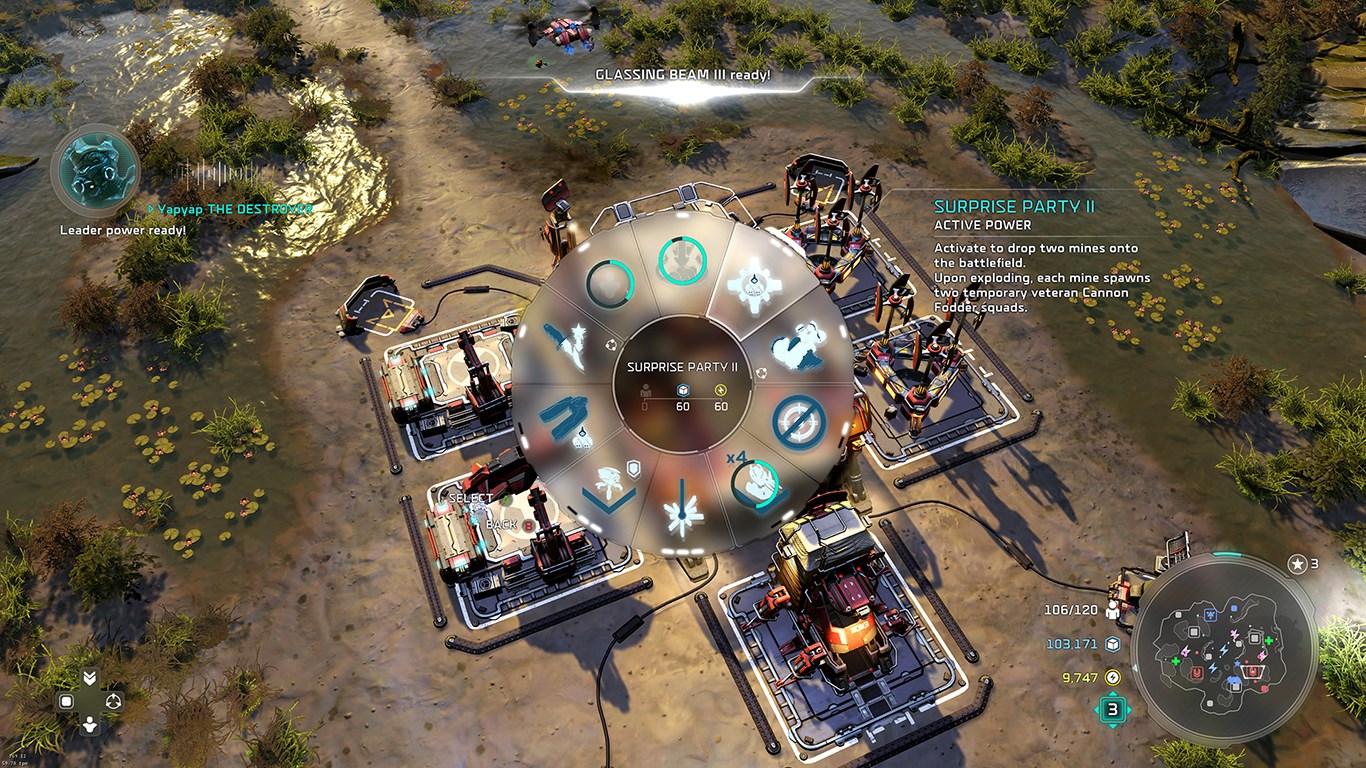This screenshot has height=768, width=1366.
Task: Select the plain ring power on cooldown
Action: [610, 284]
